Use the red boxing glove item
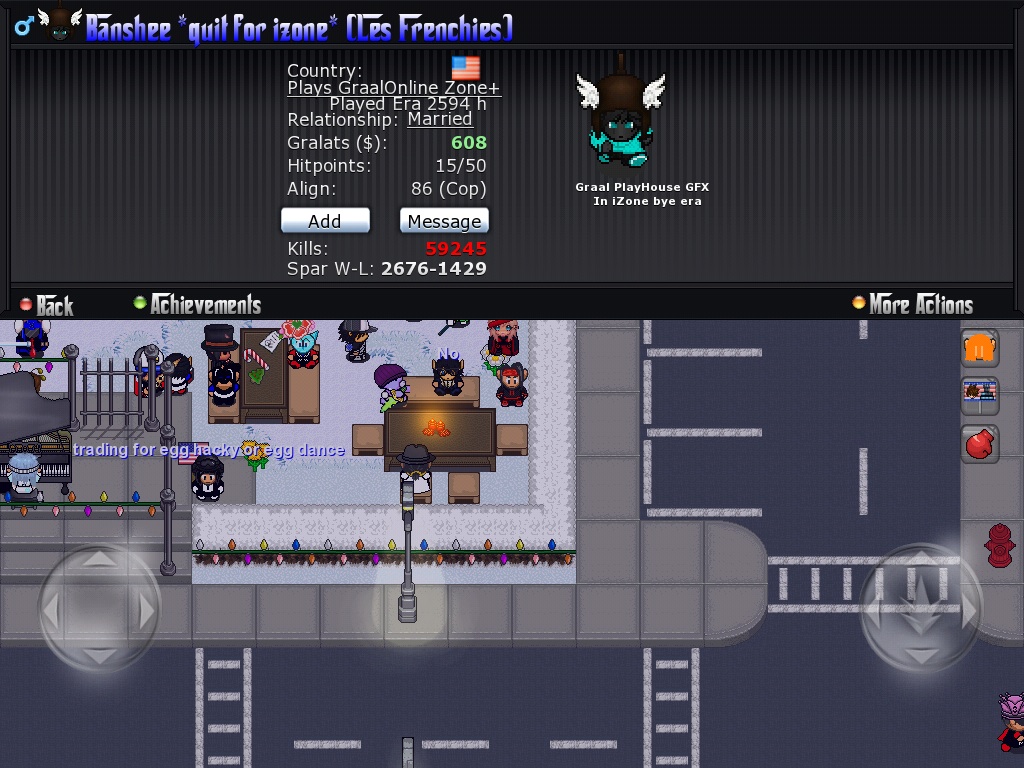Image resolution: width=1024 pixels, height=768 pixels. (x=981, y=443)
